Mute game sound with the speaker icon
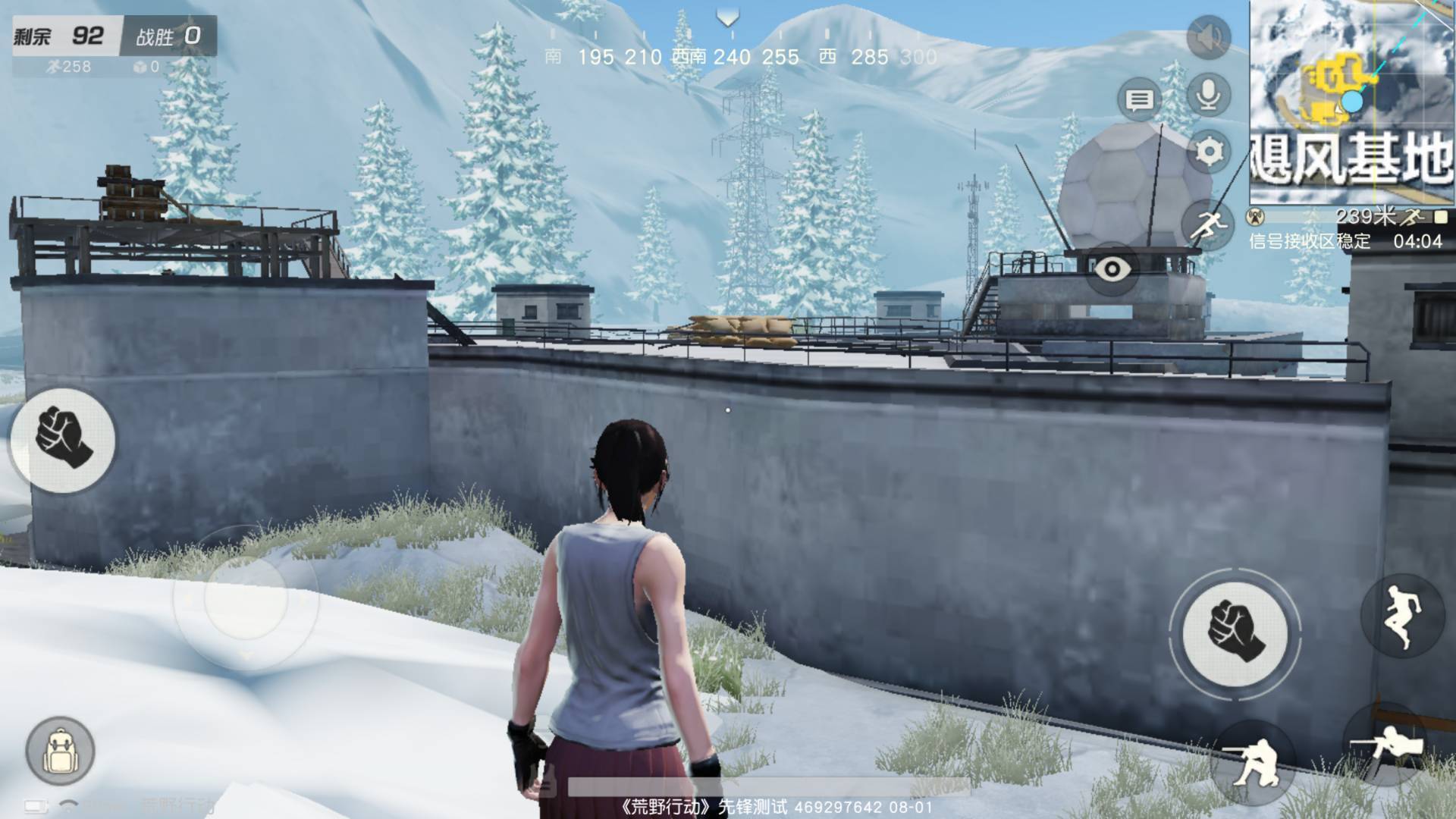1456x819 pixels. tap(1208, 37)
